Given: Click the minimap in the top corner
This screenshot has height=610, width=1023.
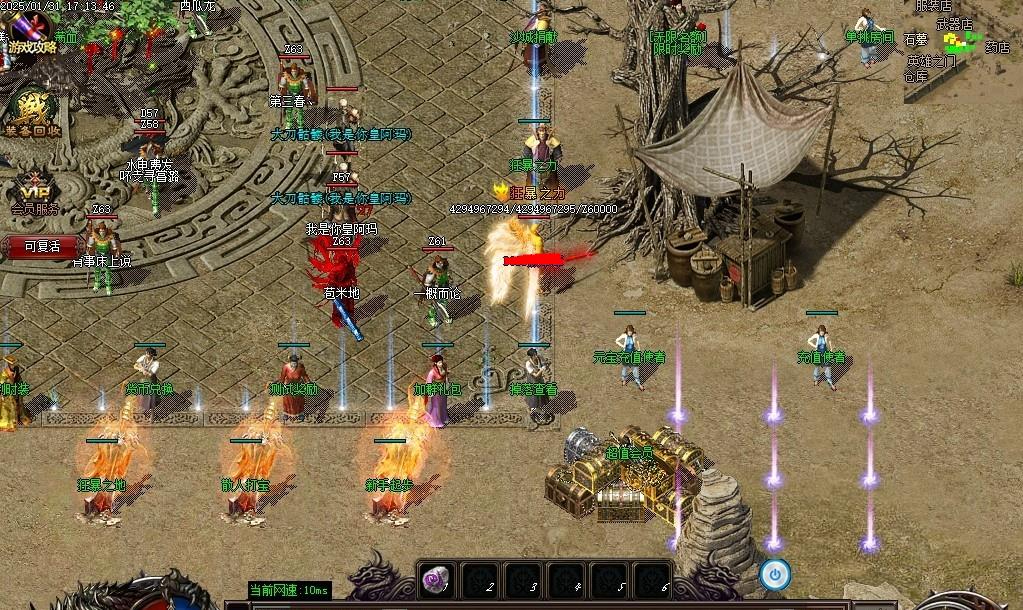Looking at the screenshot, I should click(962, 50).
